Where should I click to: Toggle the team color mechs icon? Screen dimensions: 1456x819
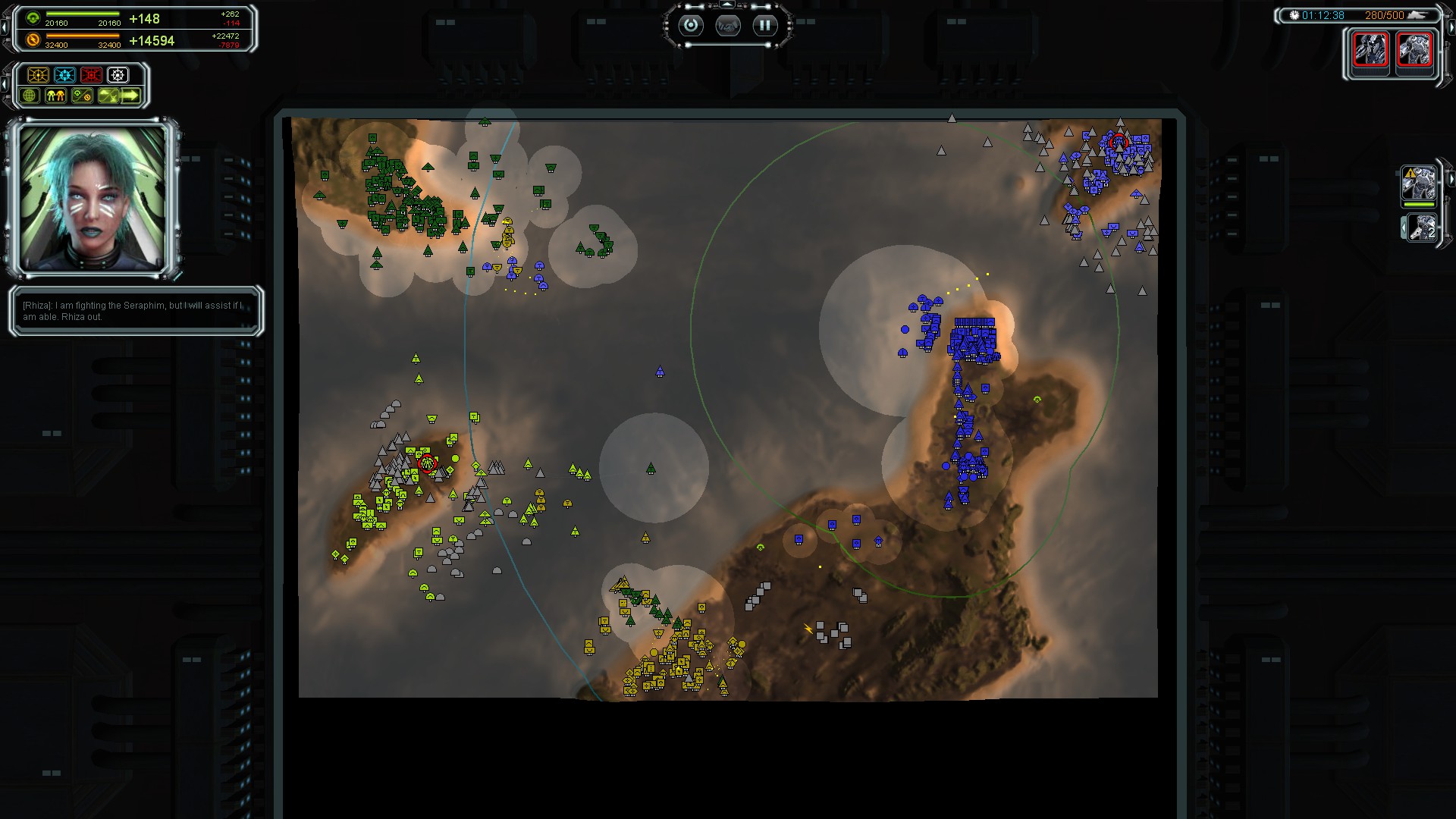pyautogui.click(x=55, y=96)
